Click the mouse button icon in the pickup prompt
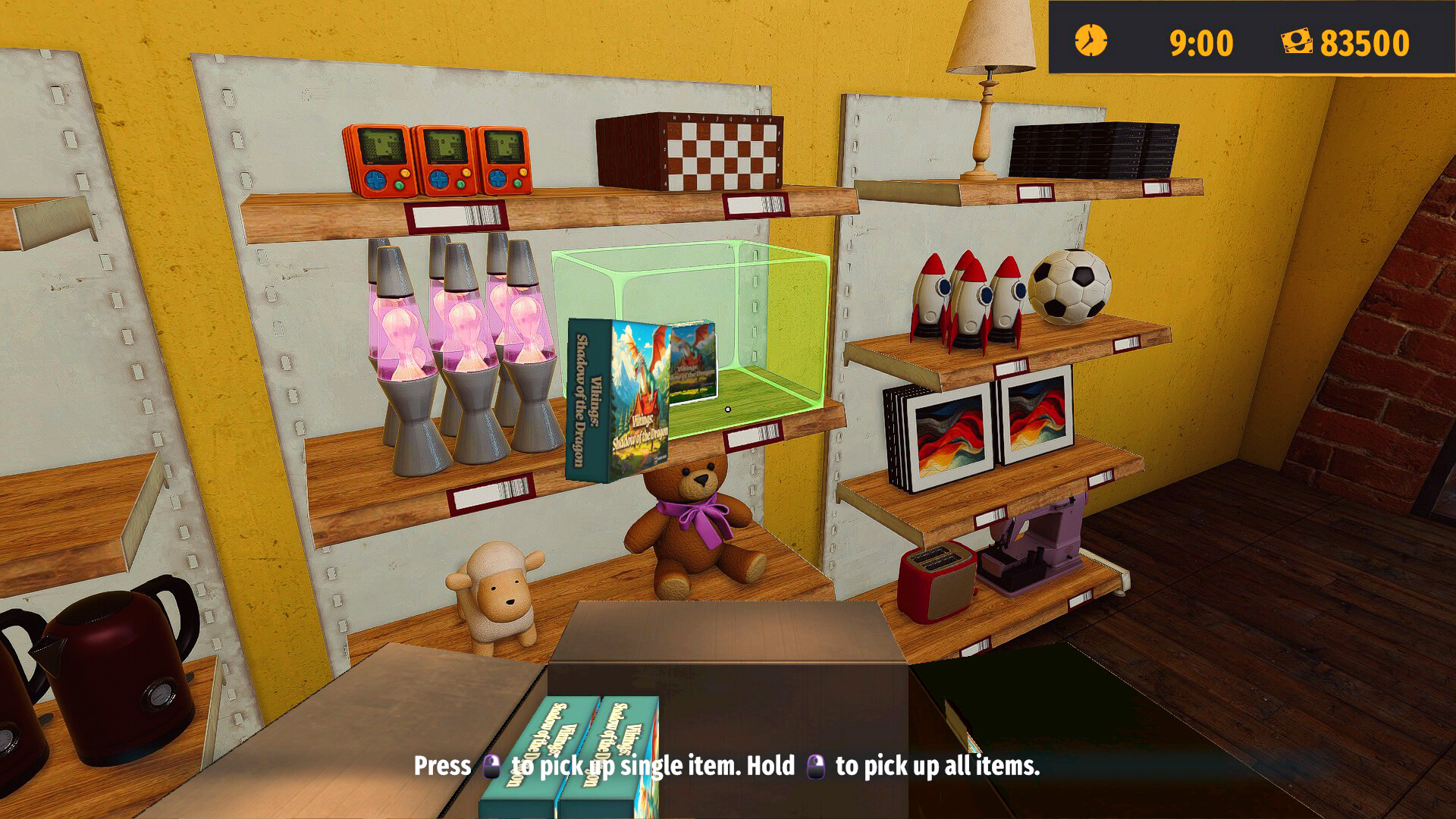This screenshot has height=819, width=1456. click(493, 767)
